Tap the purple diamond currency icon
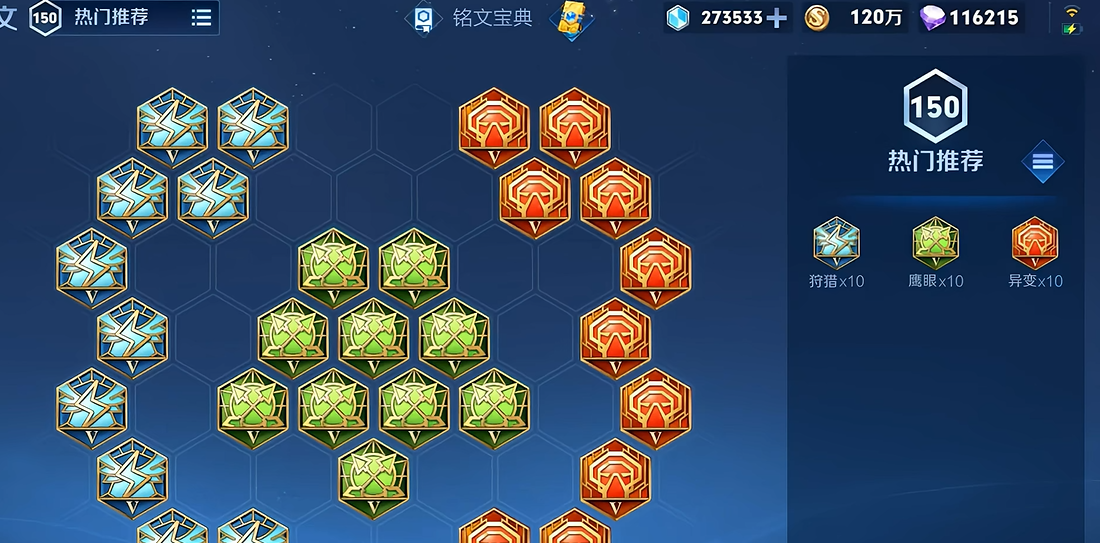This screenshot has width=1100, height=543. click(932, 18)
